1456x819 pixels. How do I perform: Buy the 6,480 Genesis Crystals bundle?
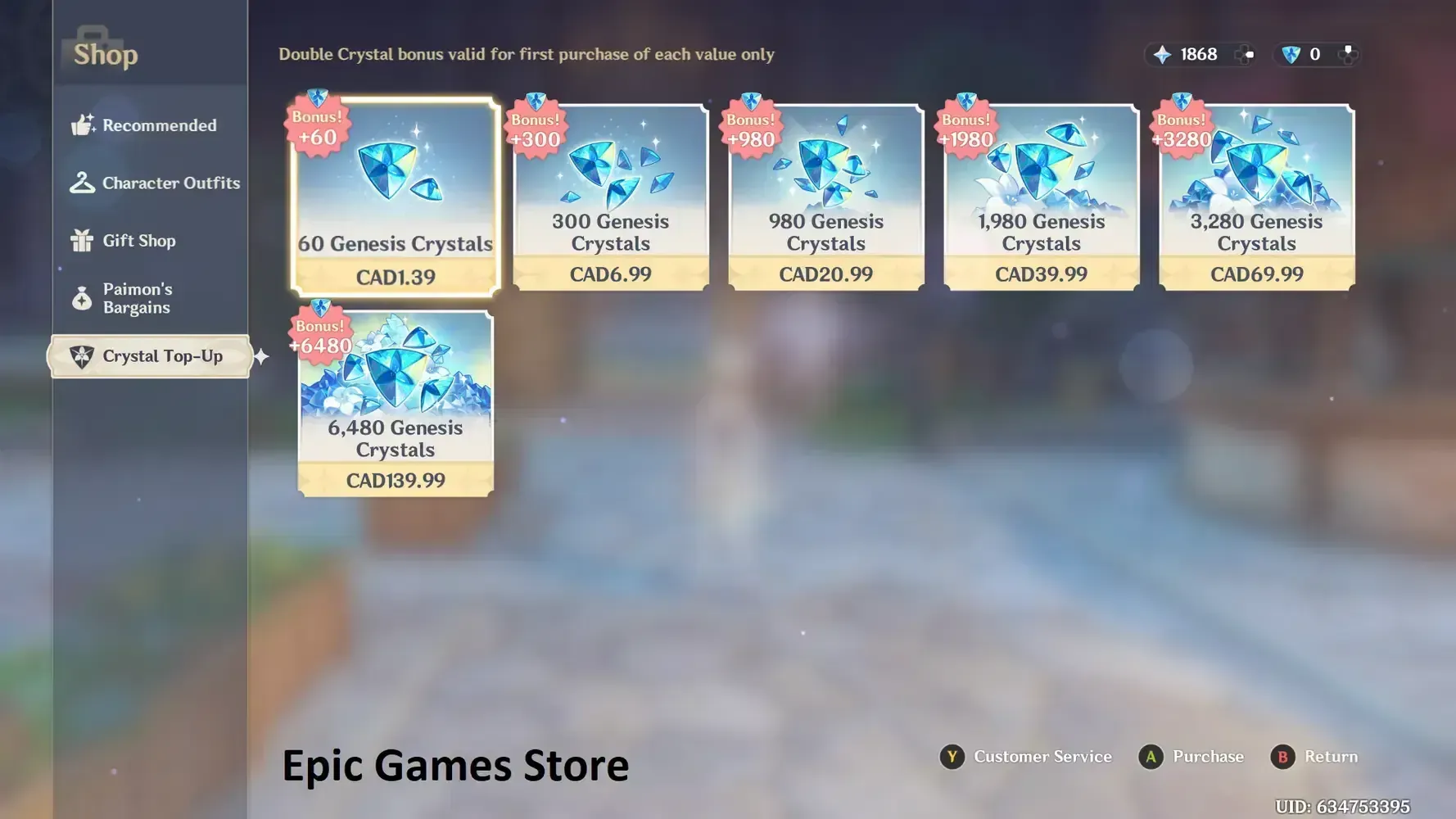click(x=396, y=403)
